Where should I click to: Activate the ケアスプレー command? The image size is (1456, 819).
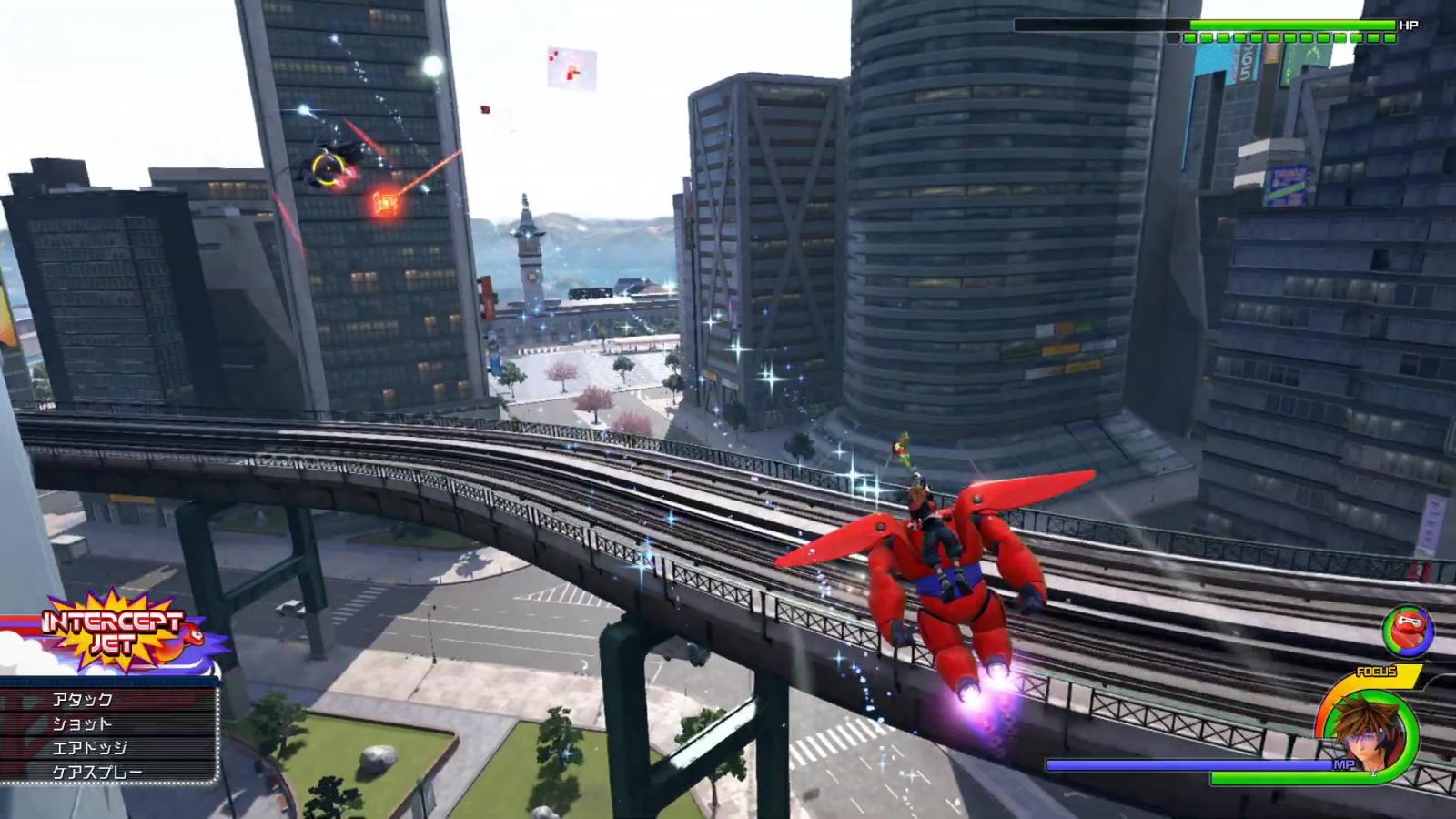[x=107, y=773]
